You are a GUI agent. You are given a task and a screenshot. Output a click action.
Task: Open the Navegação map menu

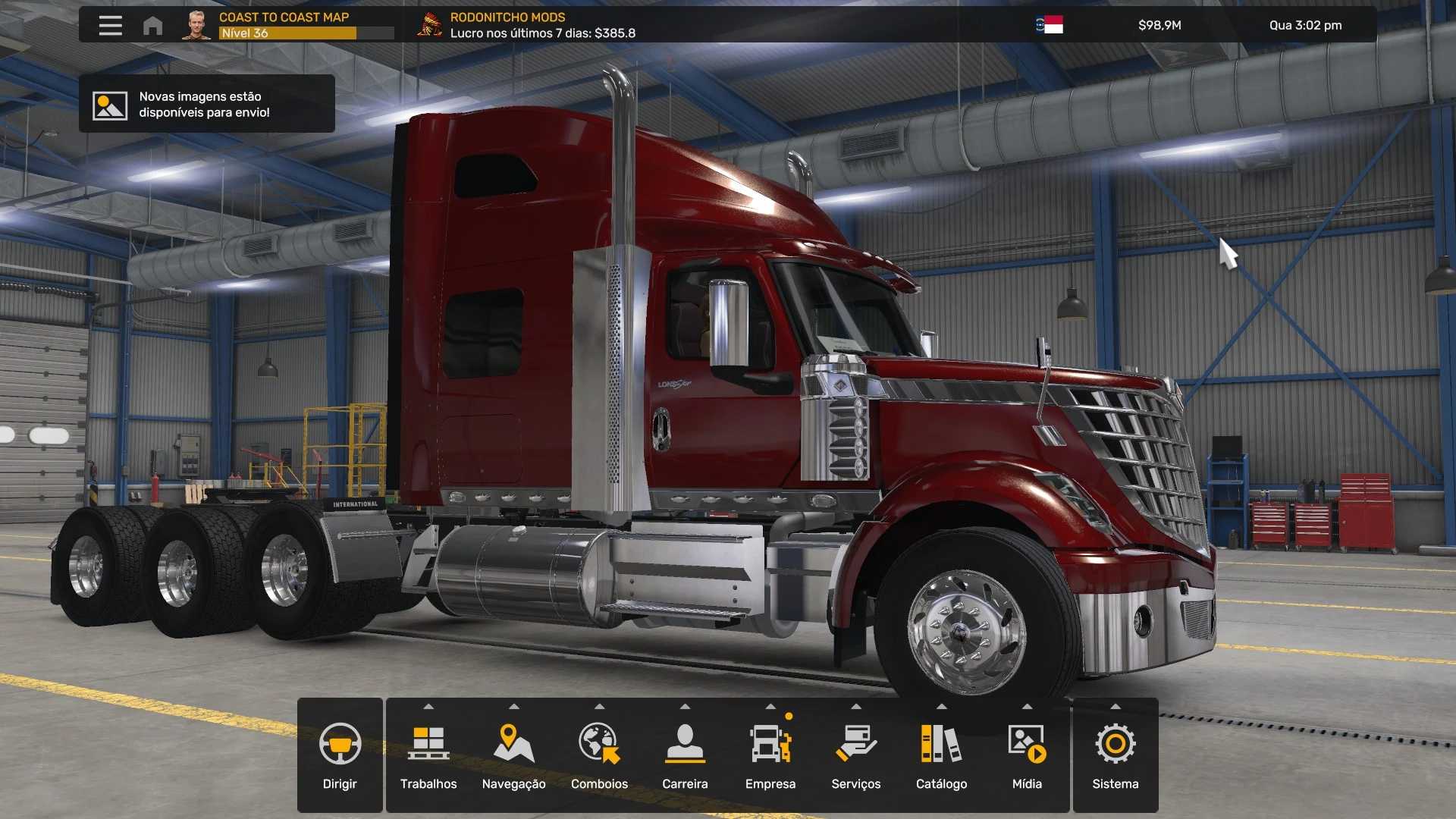513,755
